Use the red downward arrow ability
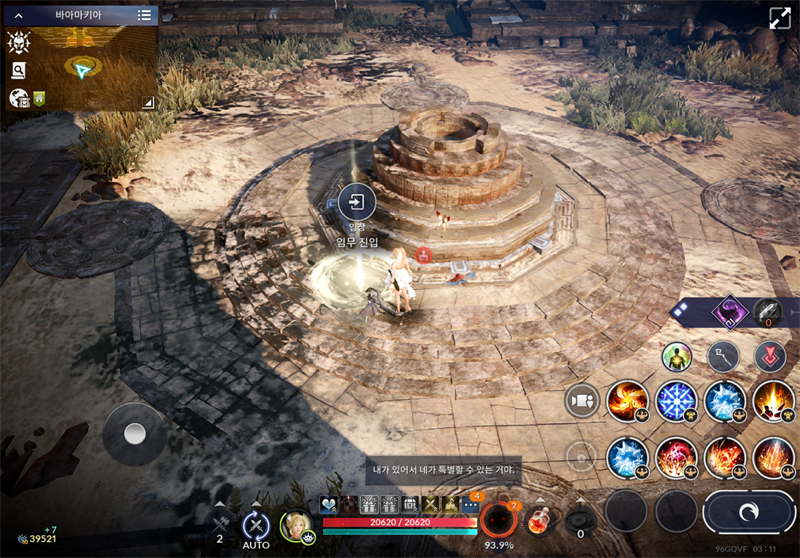800x558 pixels. click(x=770, y=356)
